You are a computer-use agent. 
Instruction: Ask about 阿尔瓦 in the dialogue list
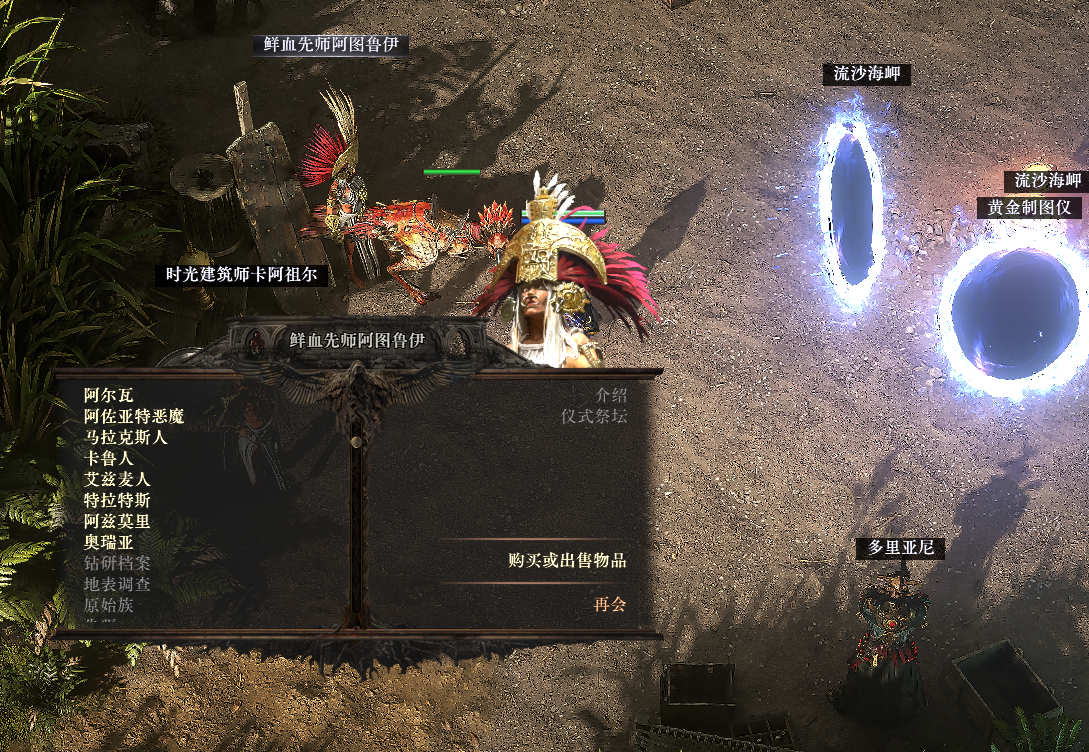click(108, 395)
